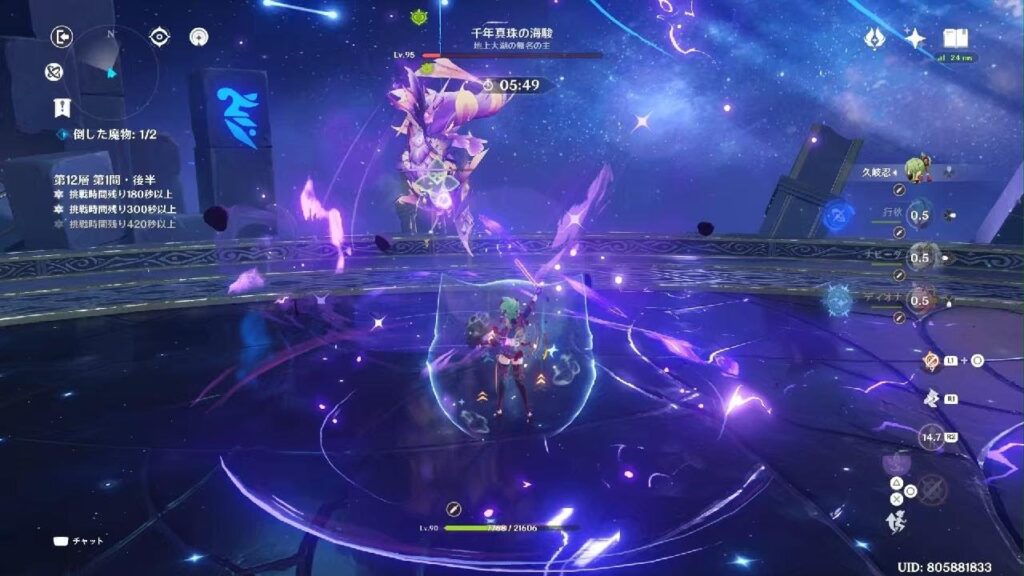Click the circular icon right of the eye icon
This screenshot has height=576, width=1024.
pyautogui.click(x=199, y=37)
